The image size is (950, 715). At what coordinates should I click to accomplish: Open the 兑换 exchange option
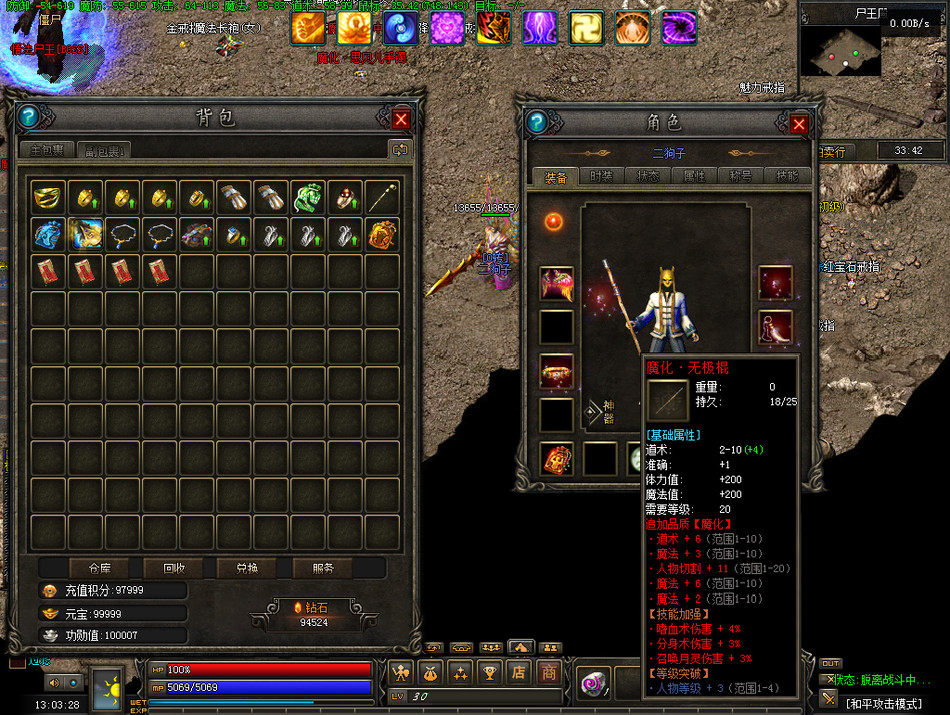click(x=247, y=568)
